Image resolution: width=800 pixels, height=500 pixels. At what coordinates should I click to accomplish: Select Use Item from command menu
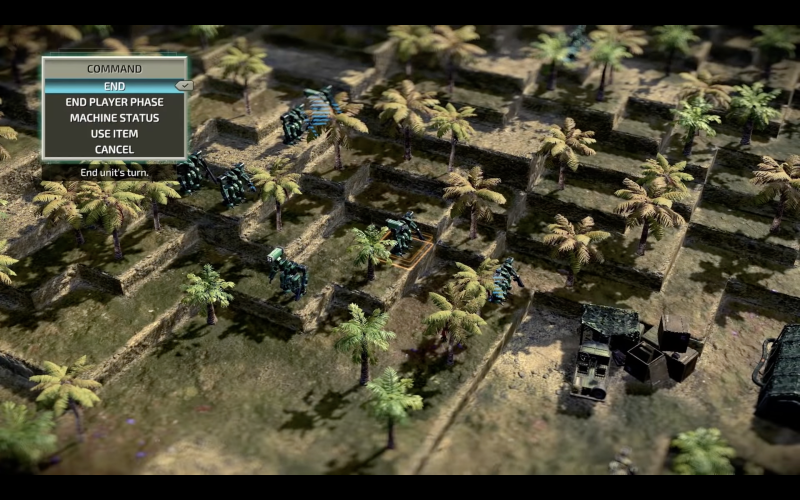pyautogui.click(x=114, y=134)
